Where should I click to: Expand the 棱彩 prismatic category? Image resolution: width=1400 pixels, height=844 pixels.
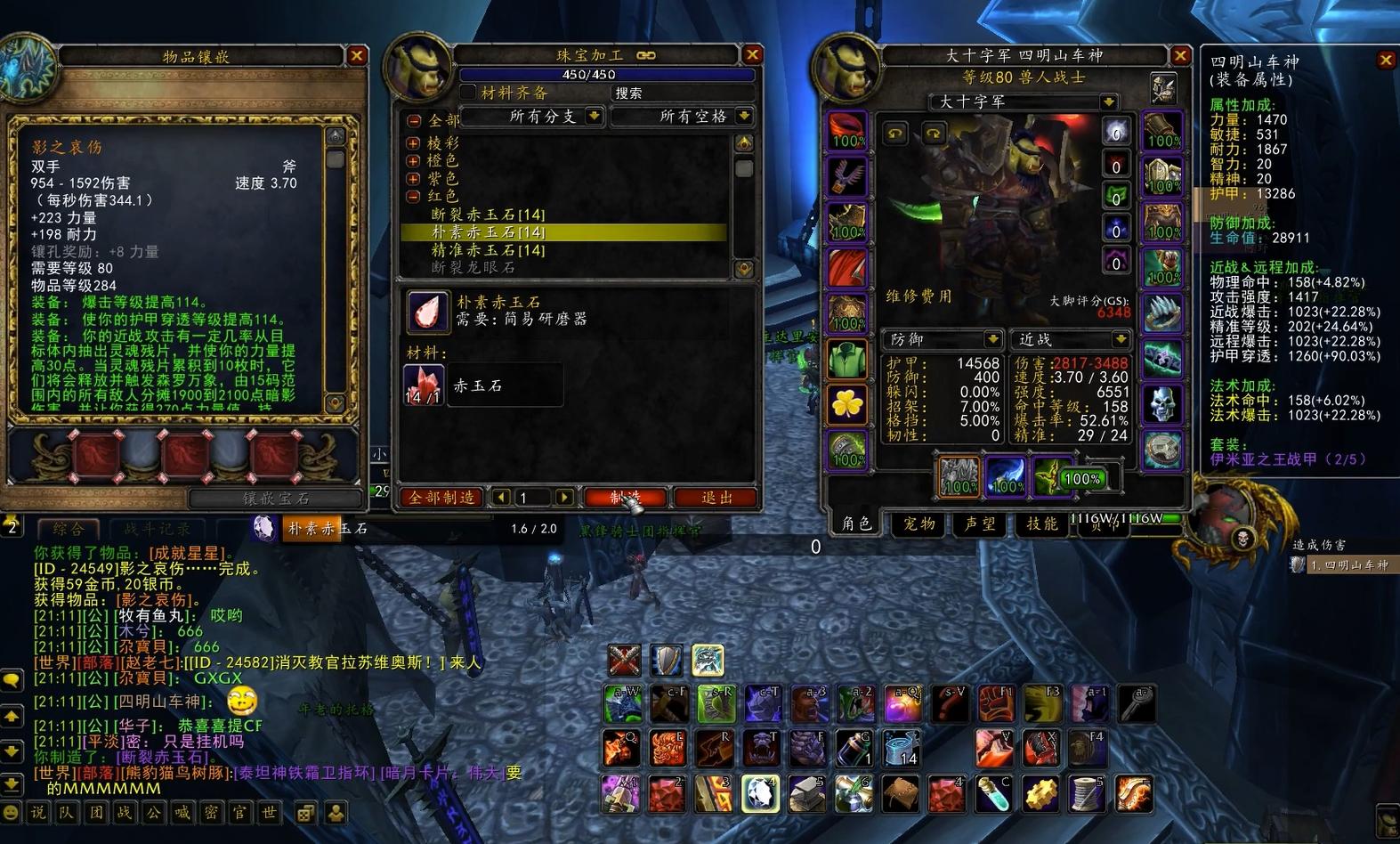[x=414, y=143]
